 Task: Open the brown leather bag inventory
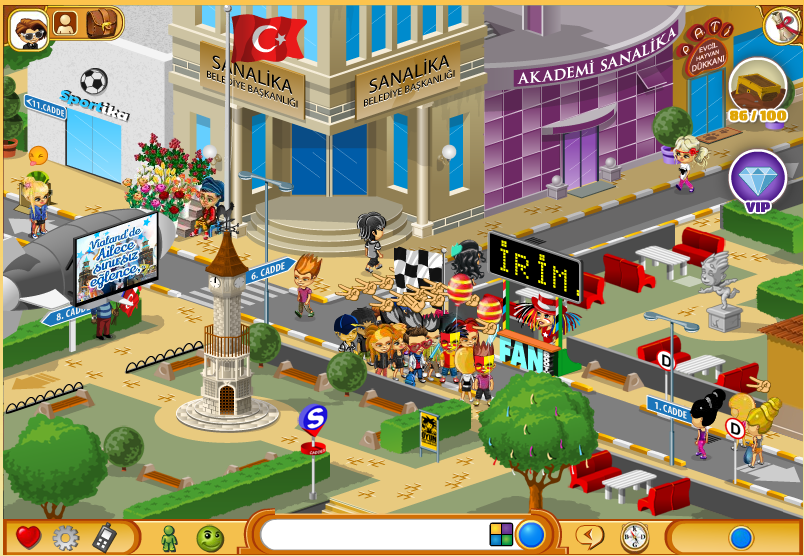point(100,22)
